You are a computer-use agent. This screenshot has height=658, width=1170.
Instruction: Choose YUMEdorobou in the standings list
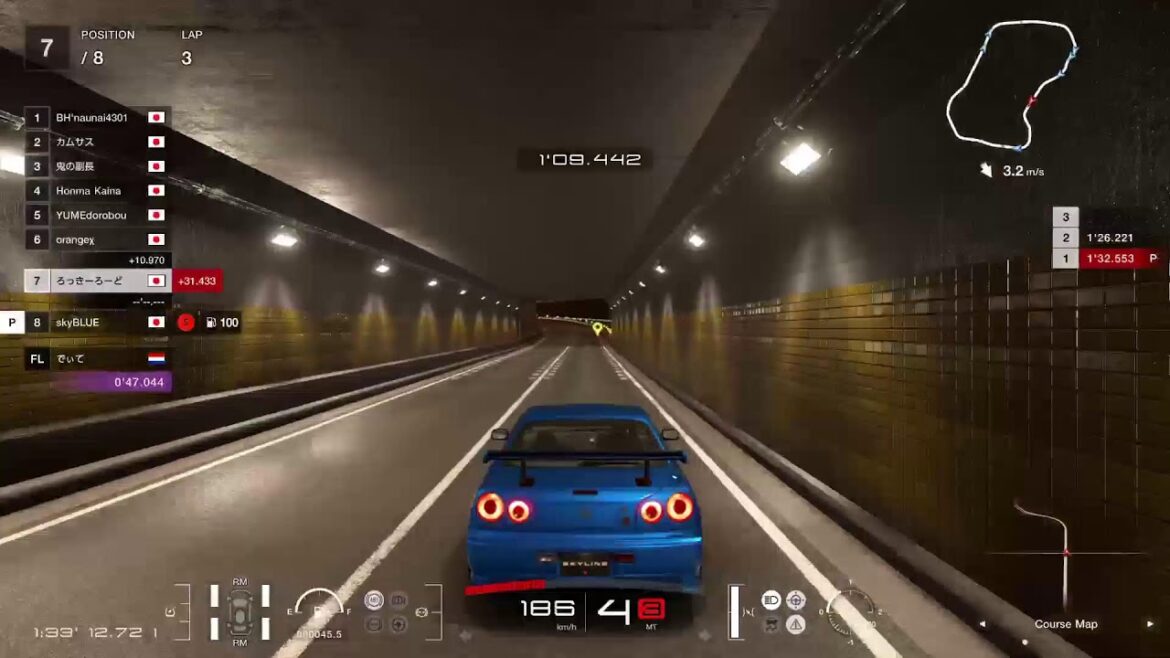point(92,215)
